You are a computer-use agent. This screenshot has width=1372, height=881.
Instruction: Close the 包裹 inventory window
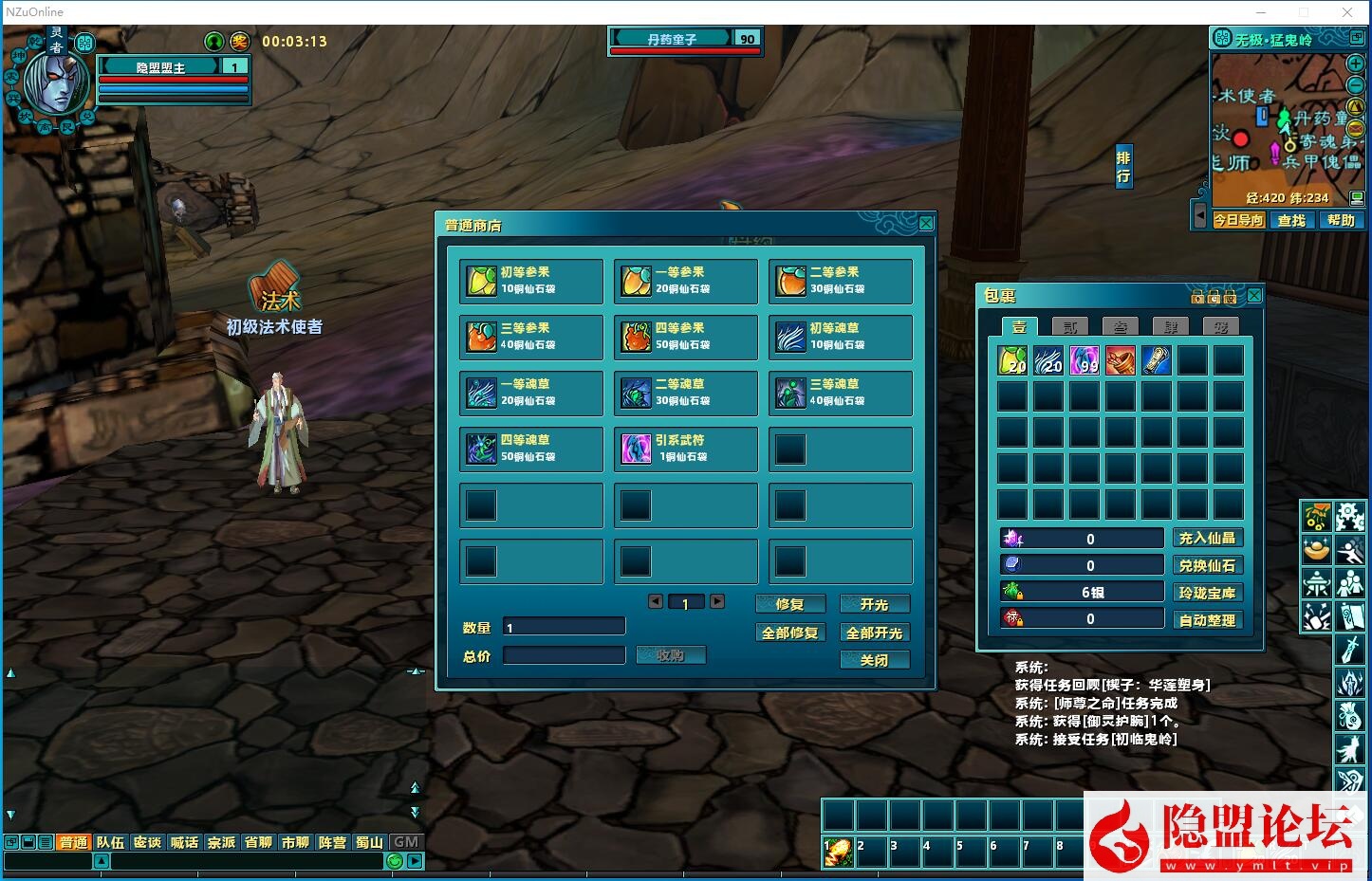click(x=1254, y=296)
